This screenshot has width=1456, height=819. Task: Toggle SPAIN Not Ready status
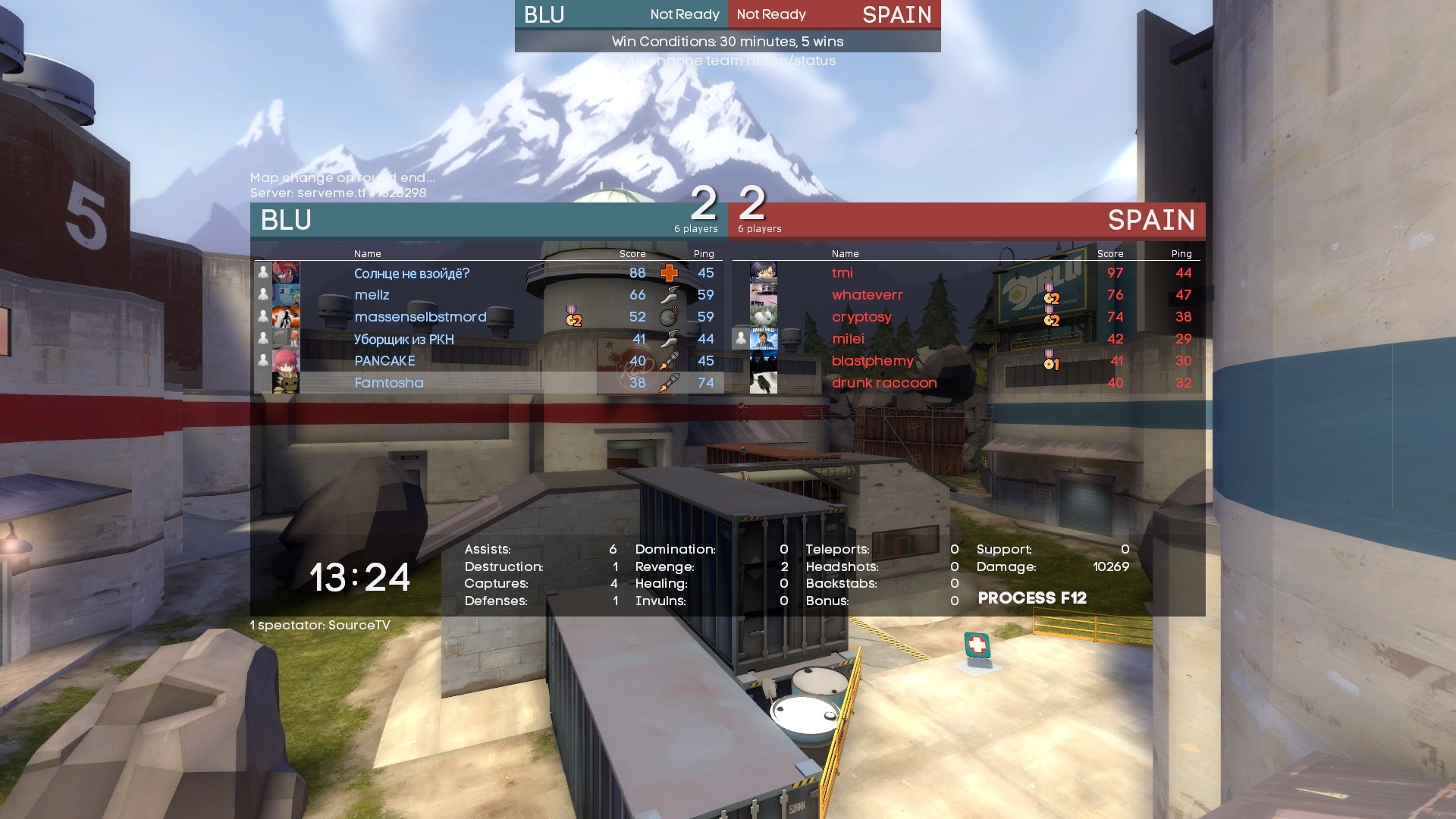pyautogui.click(x=771, y=14)
